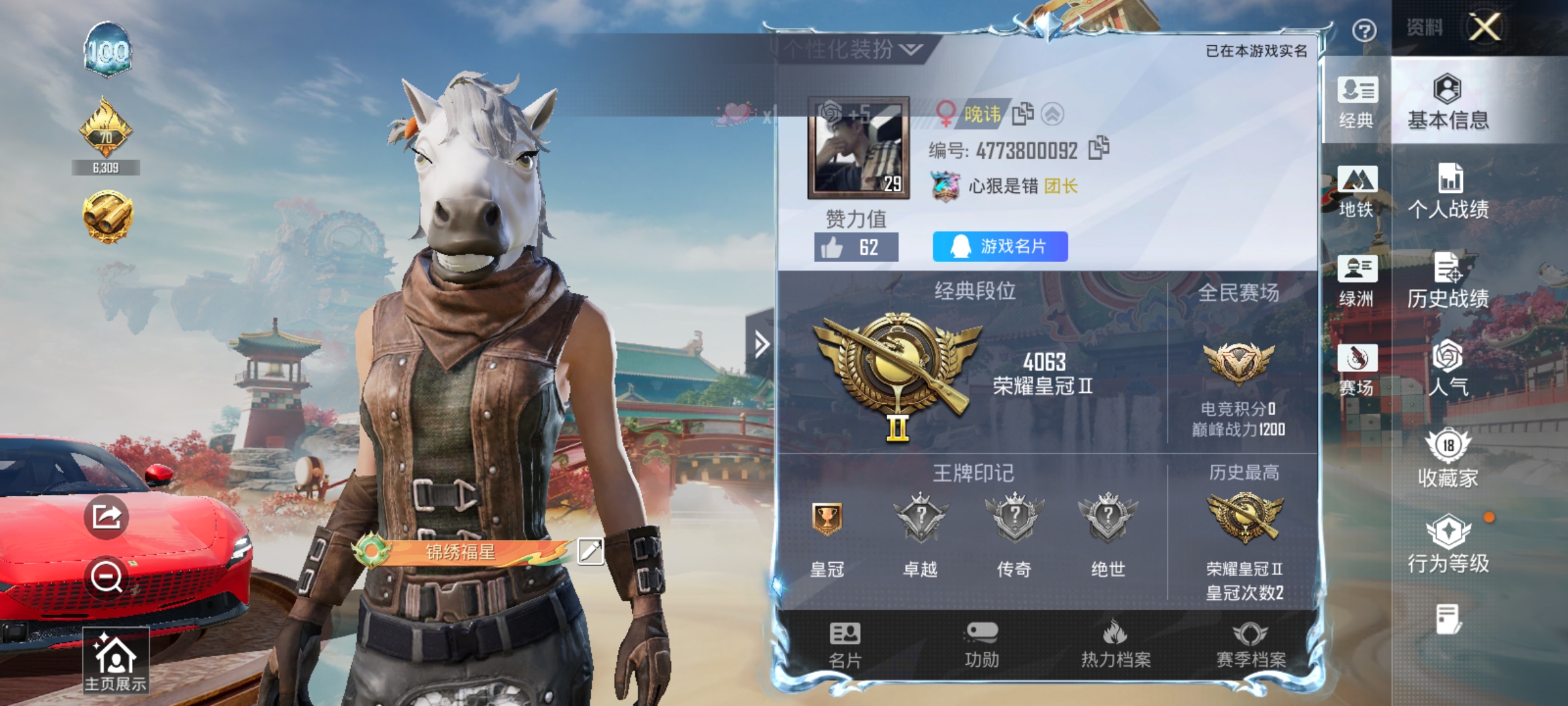
Task: Click the level 70 experience progress bar
Action: tap(106, 166)
